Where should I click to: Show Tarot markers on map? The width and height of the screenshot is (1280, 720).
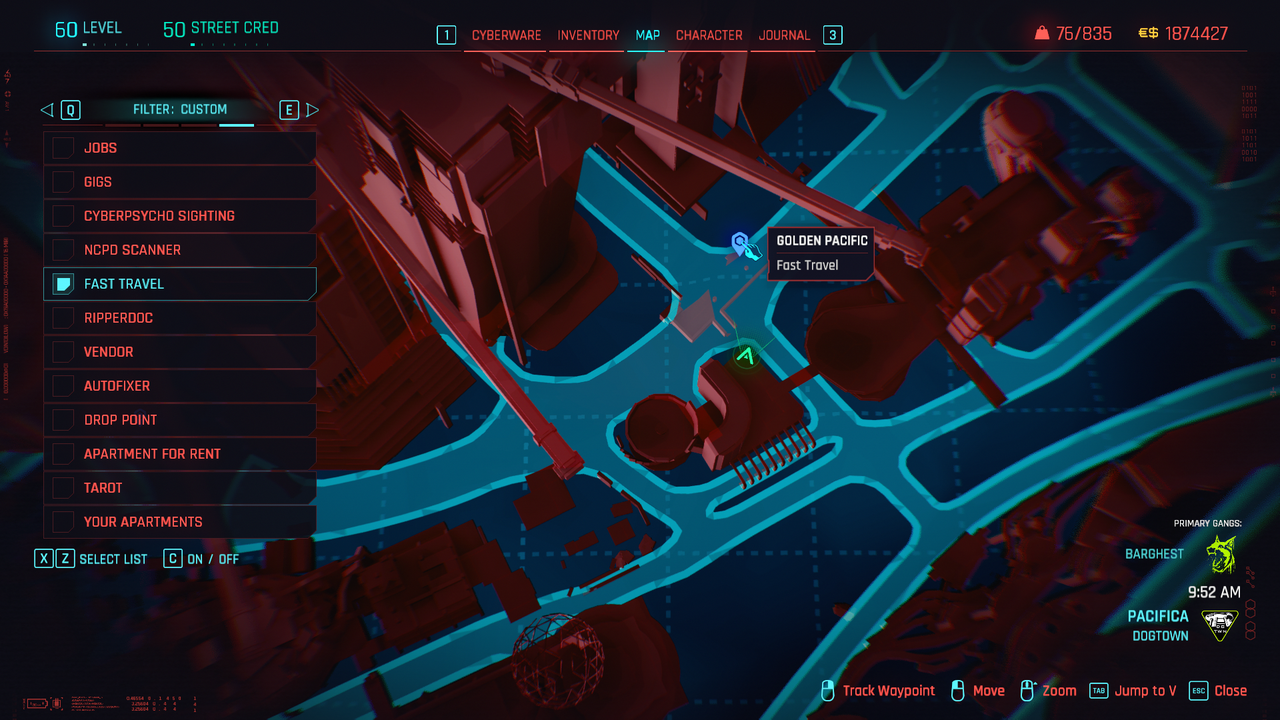(x=64, y=488)
